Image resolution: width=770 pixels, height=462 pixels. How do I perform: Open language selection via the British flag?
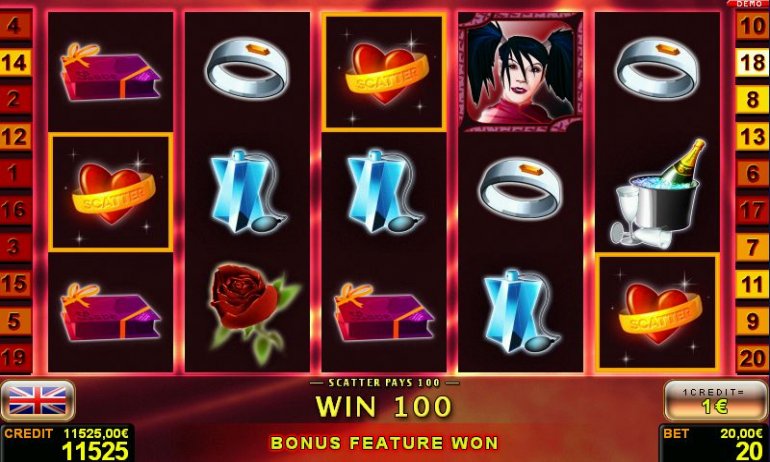pyautogui.click(x=38, y=401)
